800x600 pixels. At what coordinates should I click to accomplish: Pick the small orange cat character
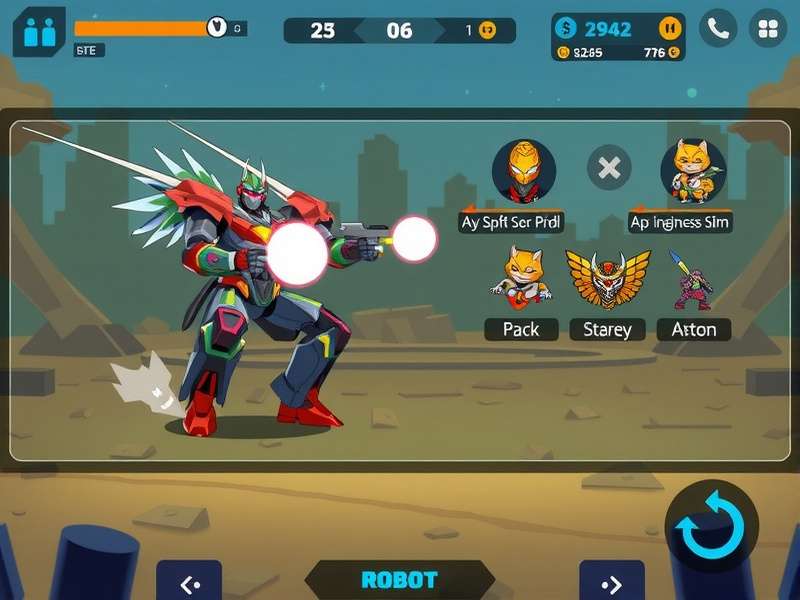[521, 276]
